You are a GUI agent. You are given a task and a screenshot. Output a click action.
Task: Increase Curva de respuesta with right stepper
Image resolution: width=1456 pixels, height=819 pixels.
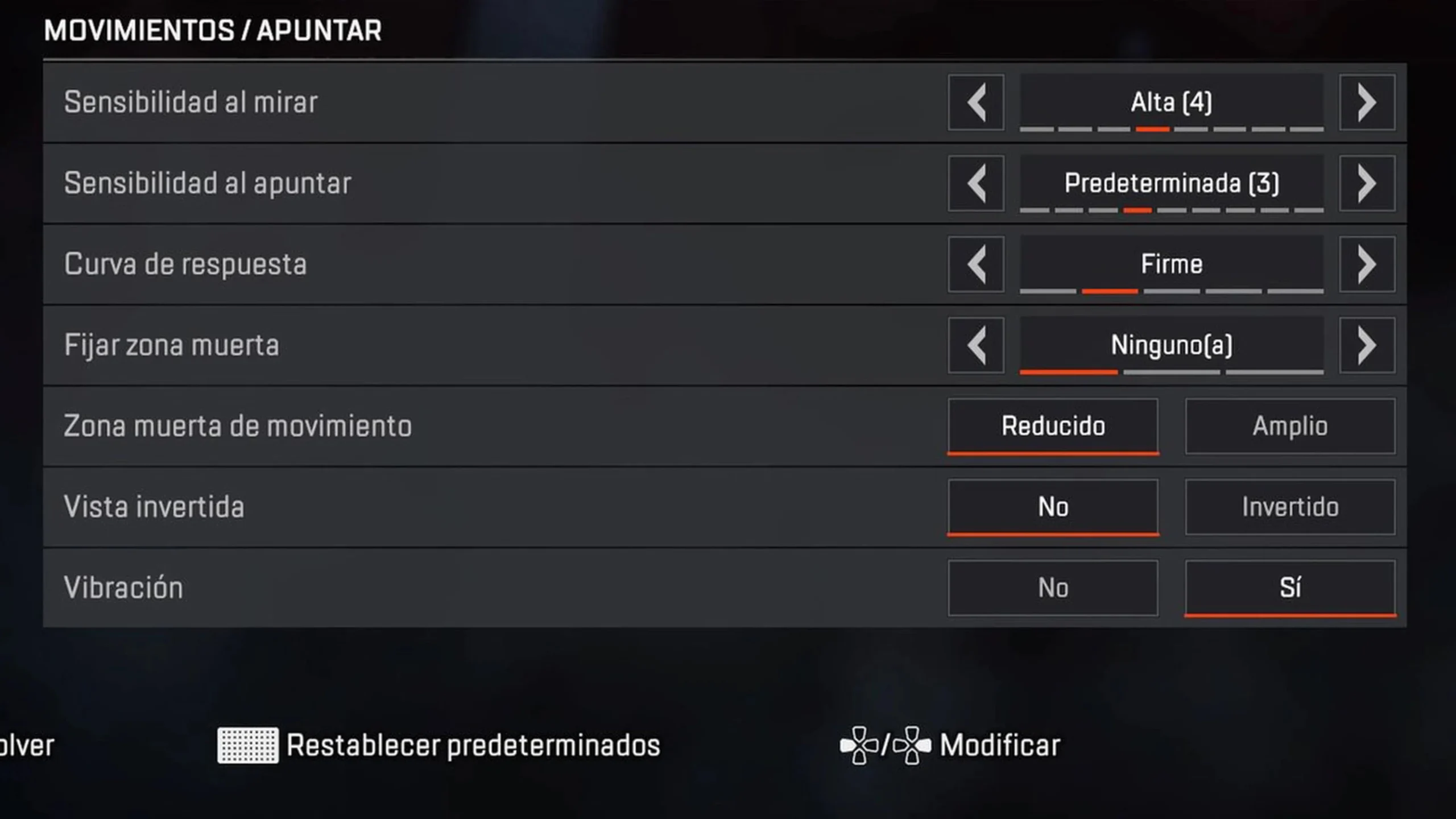tap(1367, 264)
